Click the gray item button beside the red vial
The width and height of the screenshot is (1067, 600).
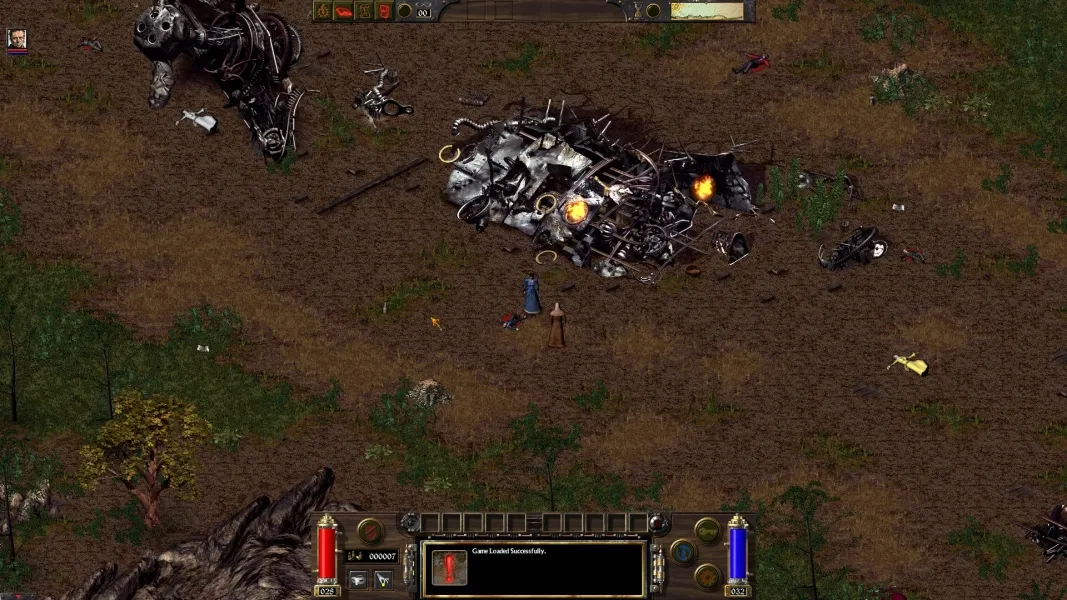pyautogui.click(x=358, y=578)
